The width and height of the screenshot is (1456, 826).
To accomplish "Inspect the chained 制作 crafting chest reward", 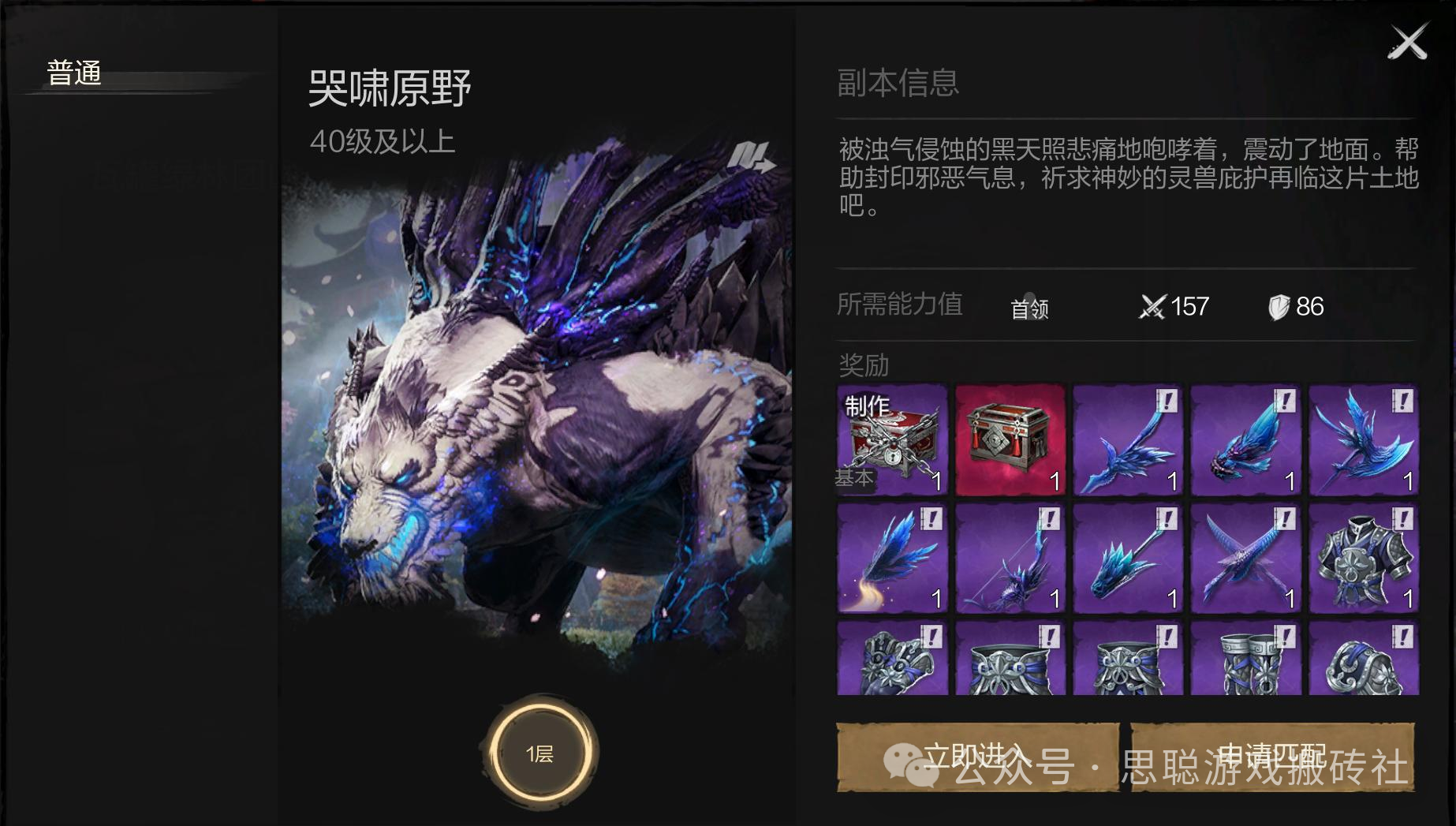I will tap(892, 440).
